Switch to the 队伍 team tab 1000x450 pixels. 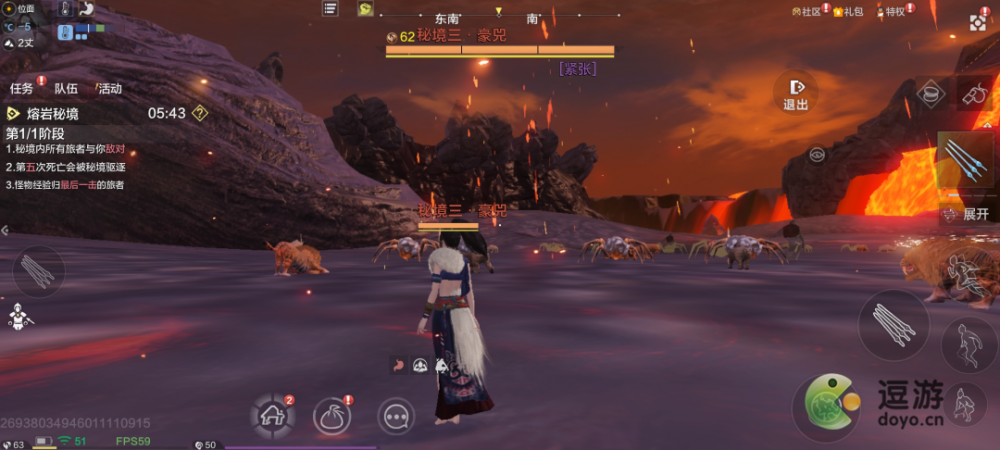66,88
